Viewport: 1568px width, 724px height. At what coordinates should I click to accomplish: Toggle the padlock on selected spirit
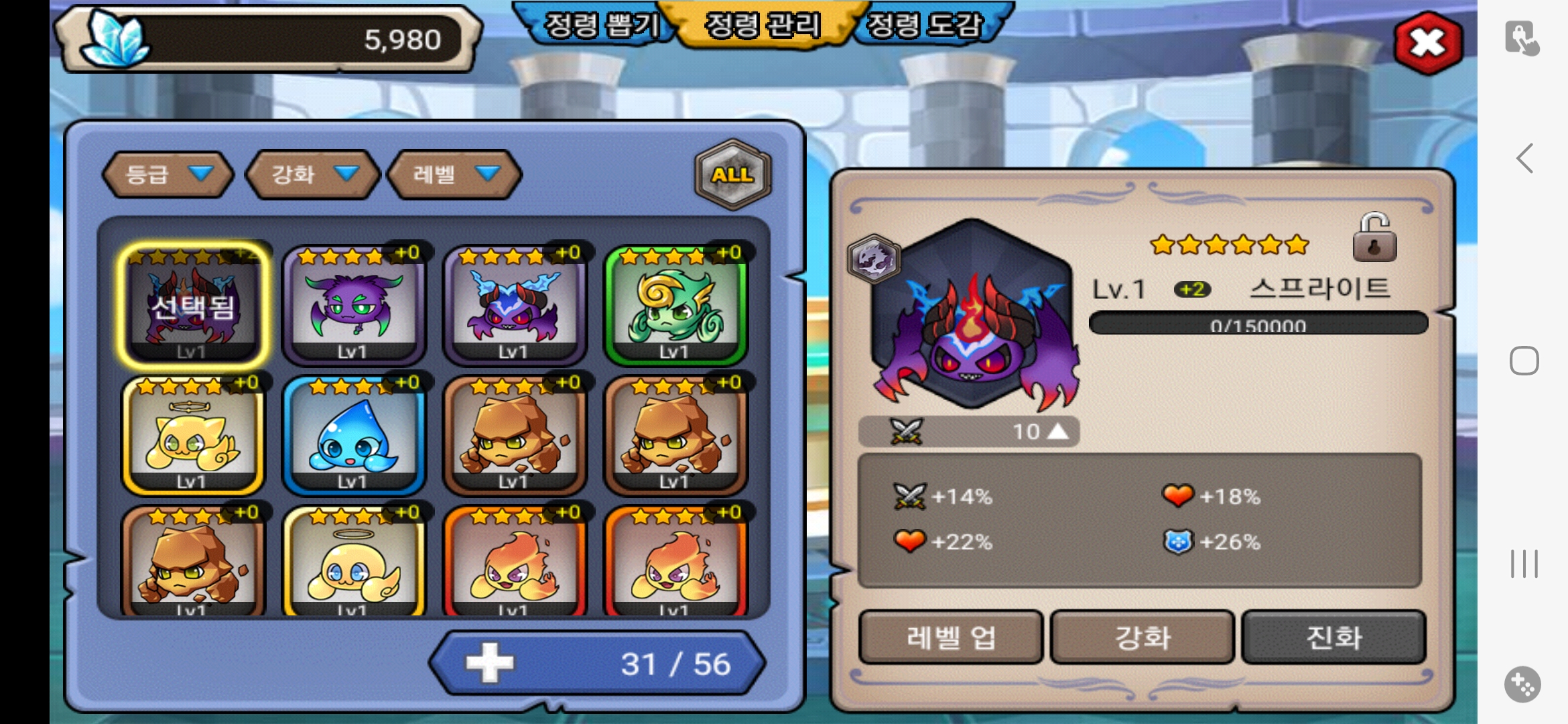tap(1374, 239)
